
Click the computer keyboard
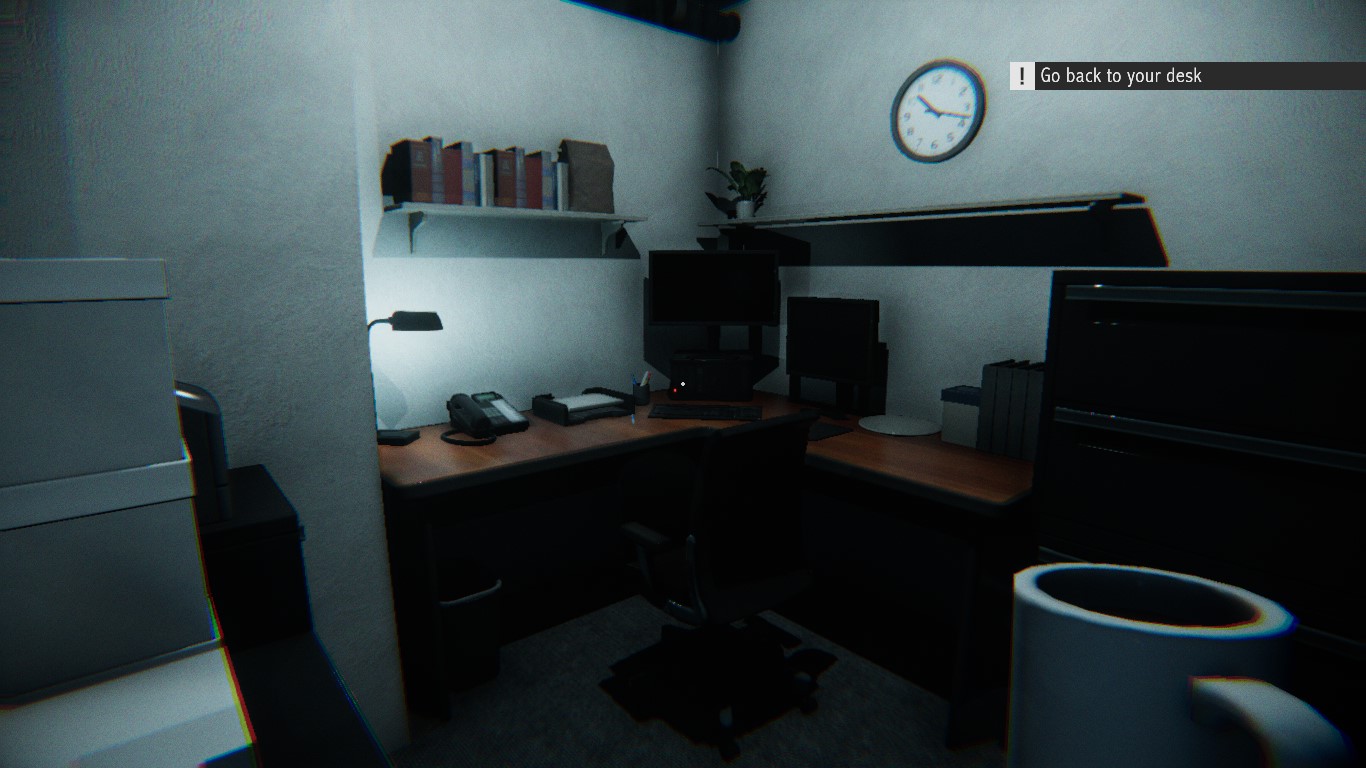705,412
